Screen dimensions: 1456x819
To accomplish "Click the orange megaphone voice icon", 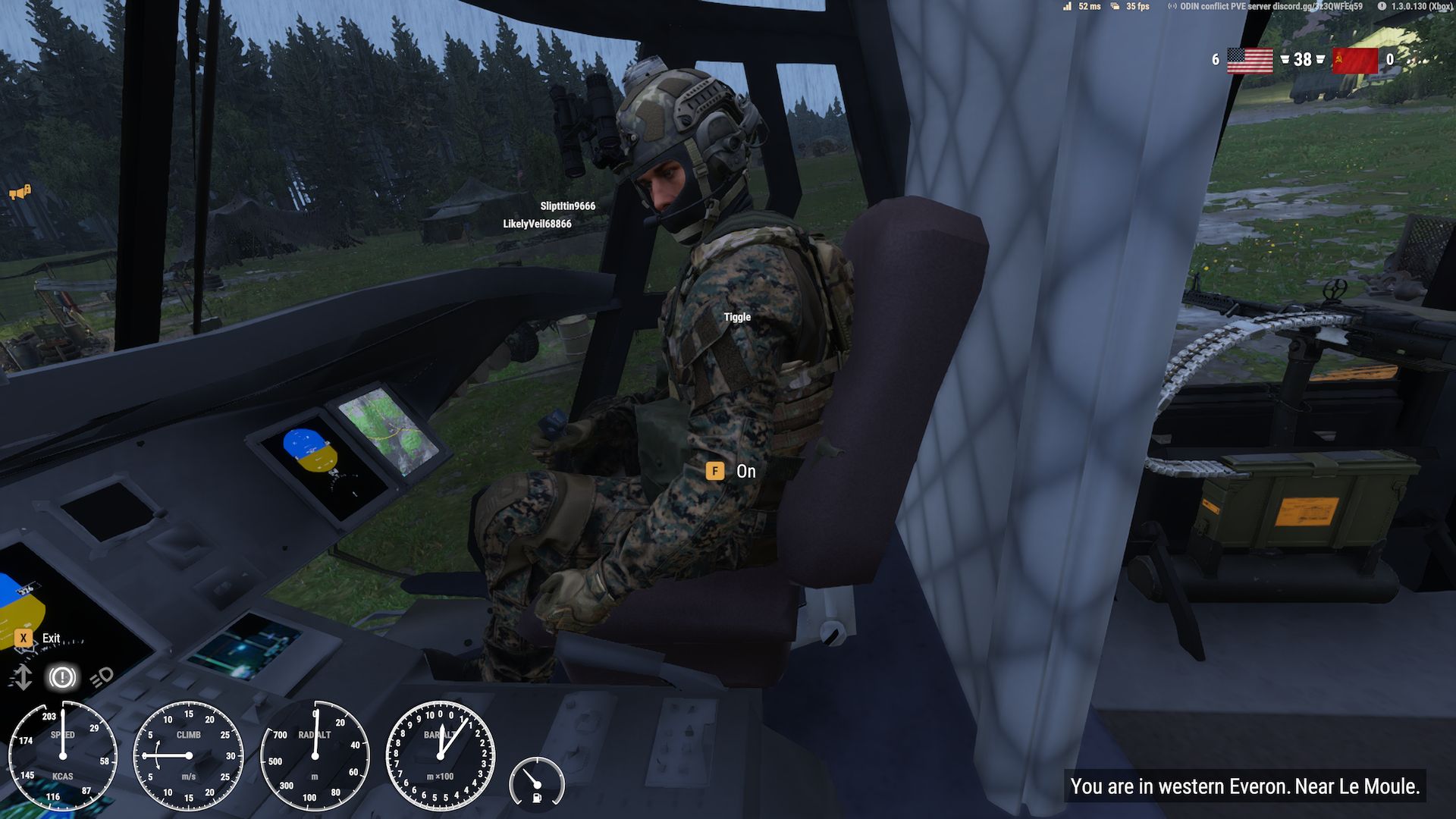I will [20, 193].
